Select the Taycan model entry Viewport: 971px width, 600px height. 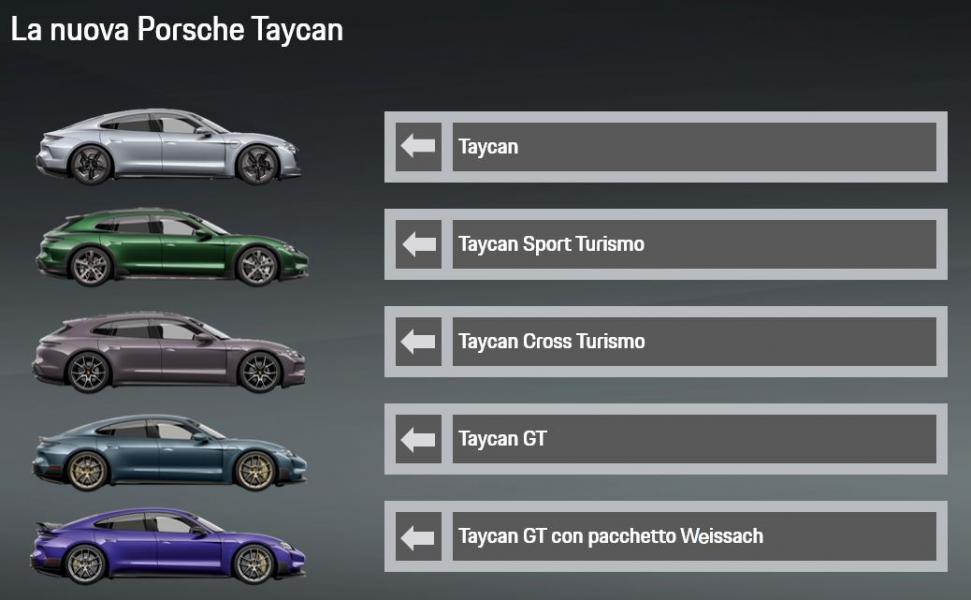(665, 147)
